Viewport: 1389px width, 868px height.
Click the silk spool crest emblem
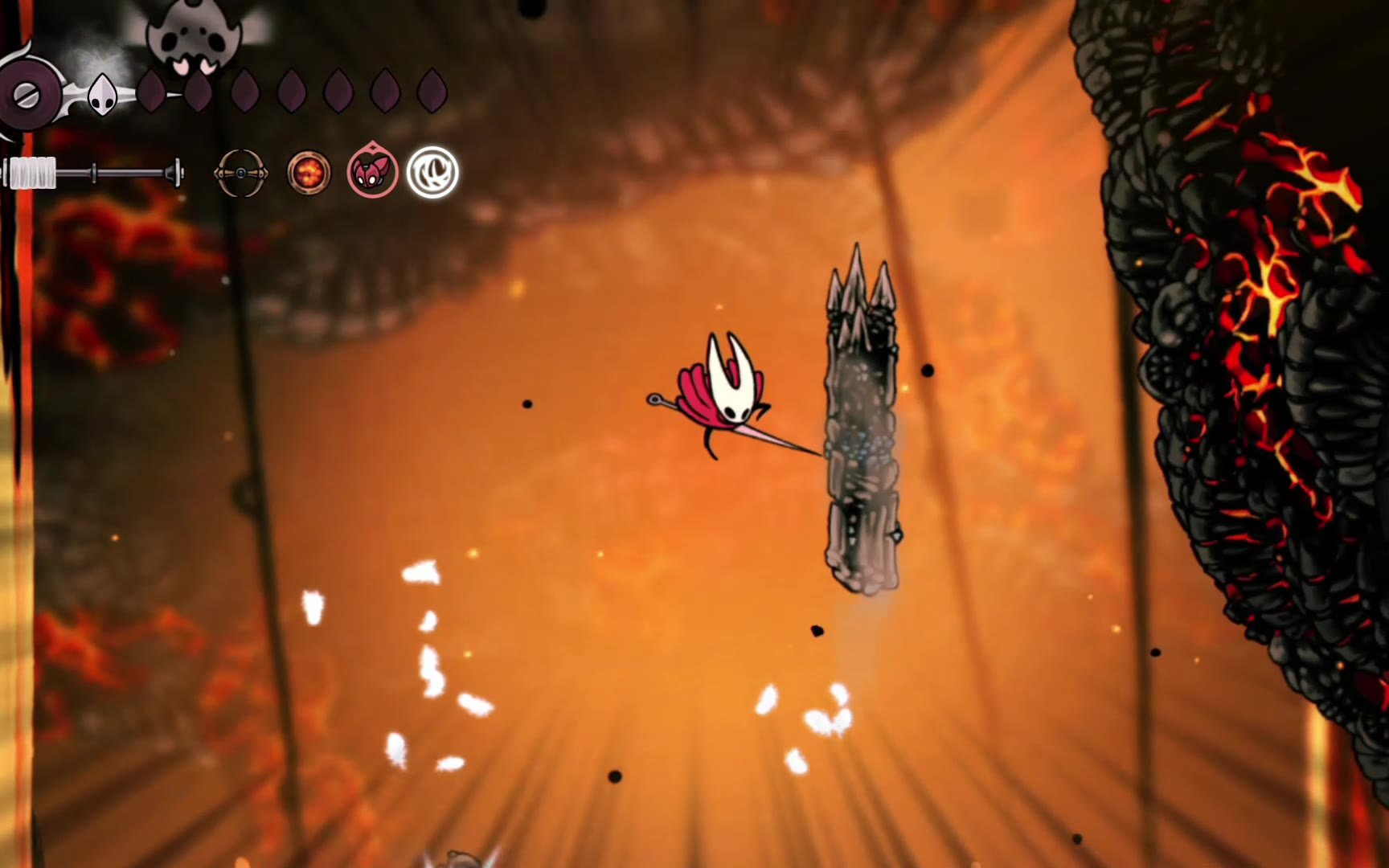(x=27, y=96)
